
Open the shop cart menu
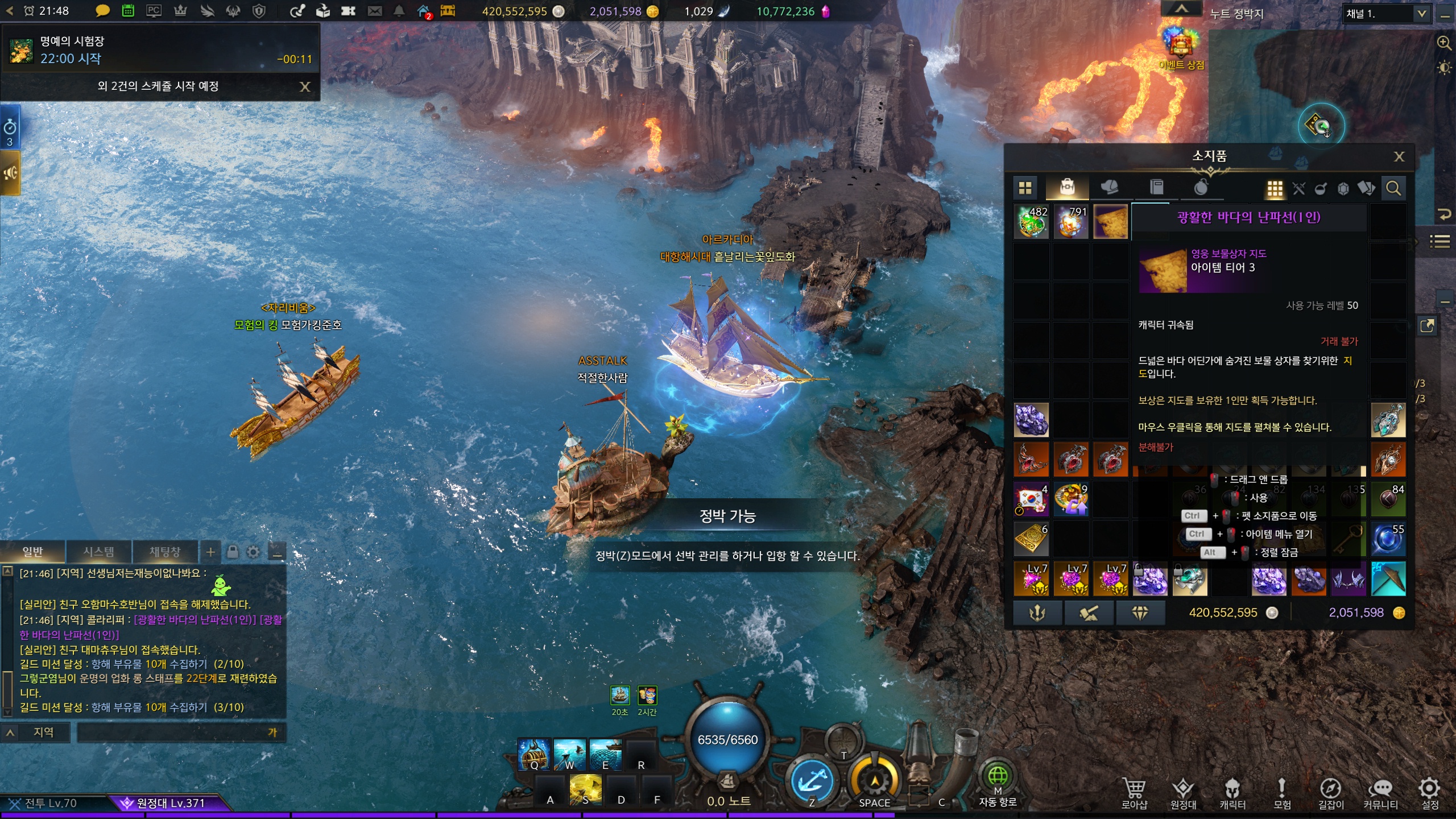pyautogui.click(x=1134, y=792)
